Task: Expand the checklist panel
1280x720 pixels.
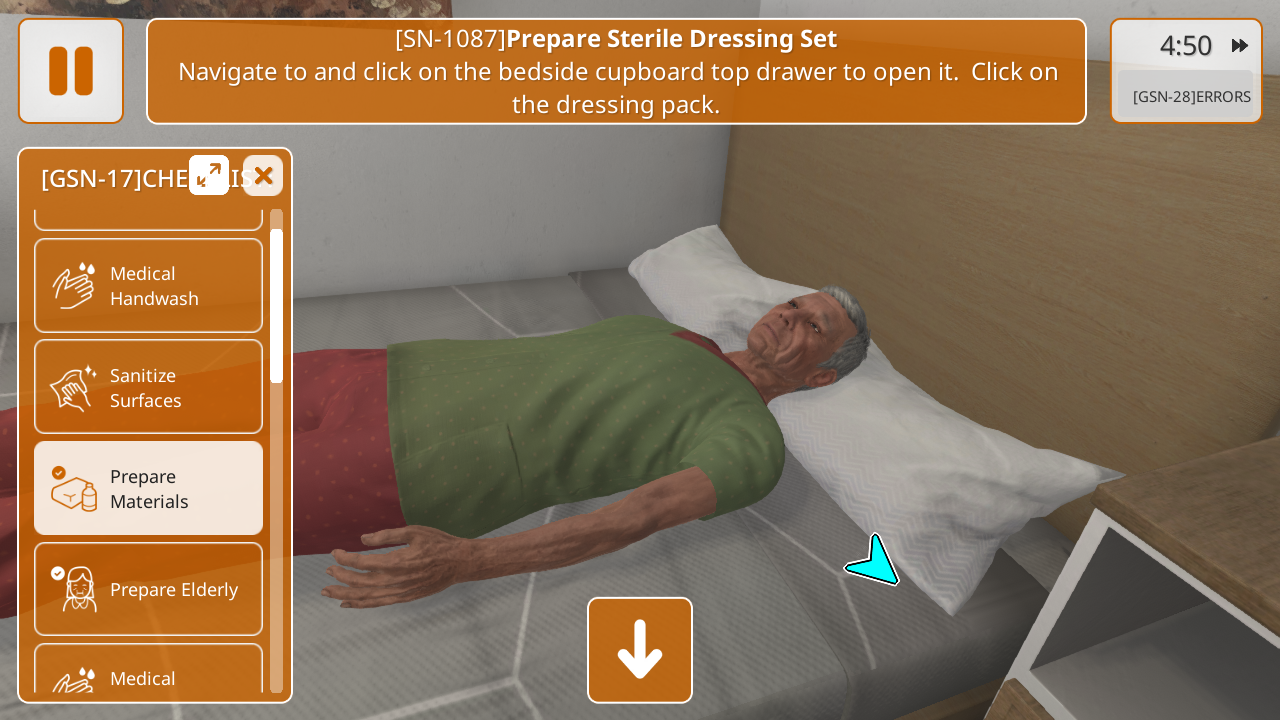Action: 209,175
